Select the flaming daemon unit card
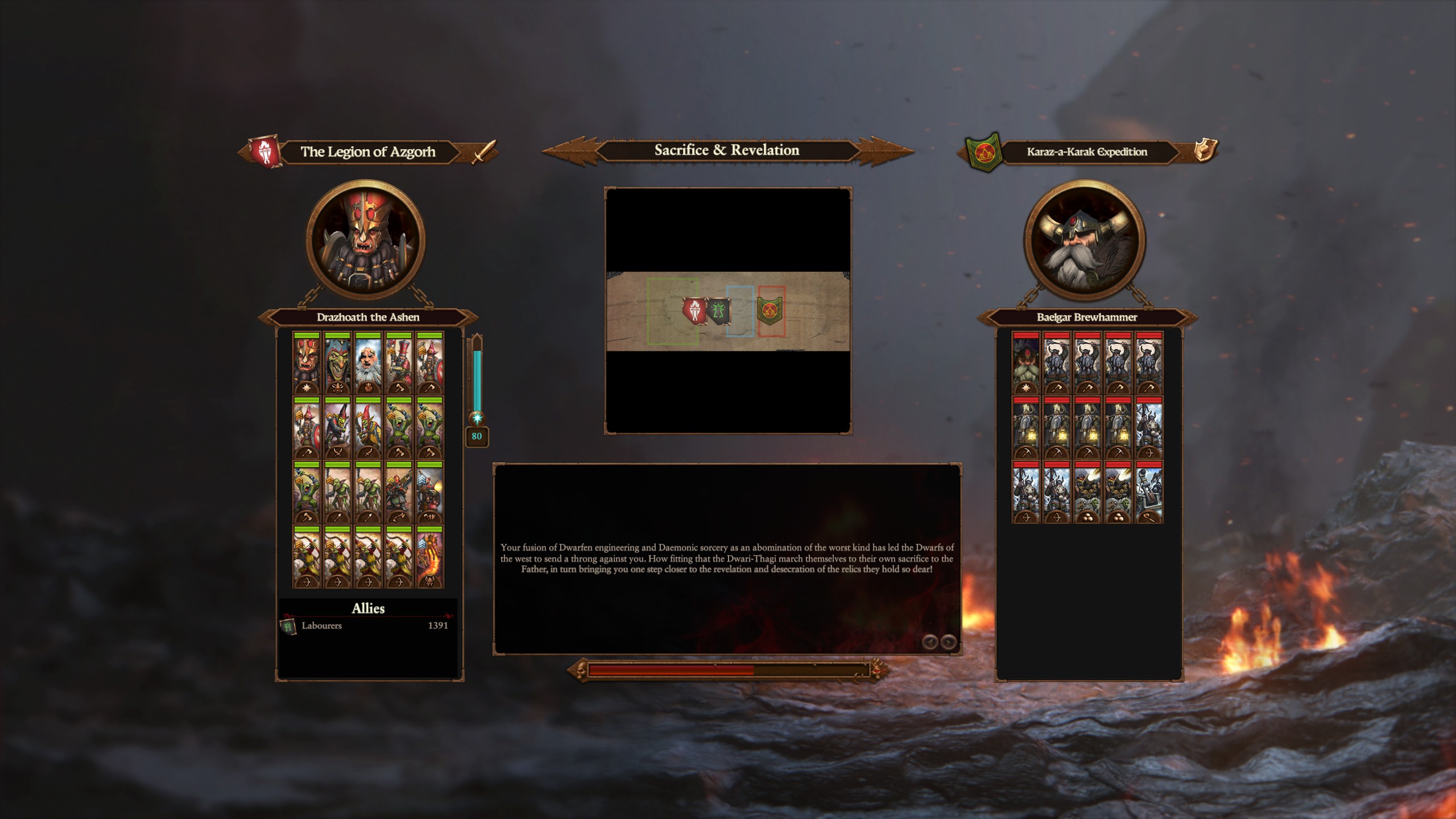 tap(429, 557)
